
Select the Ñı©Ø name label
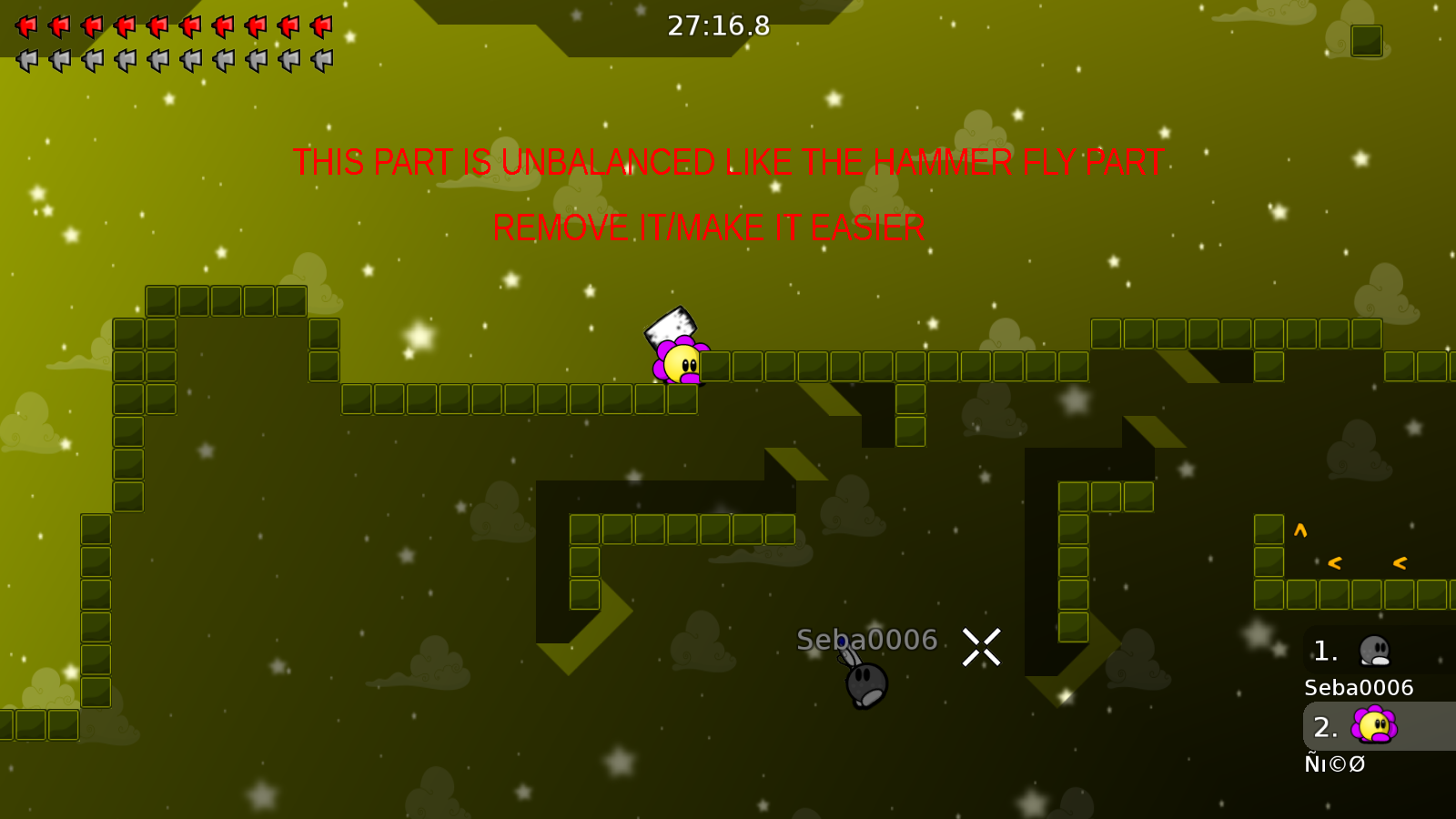[x=1337, y=763]
